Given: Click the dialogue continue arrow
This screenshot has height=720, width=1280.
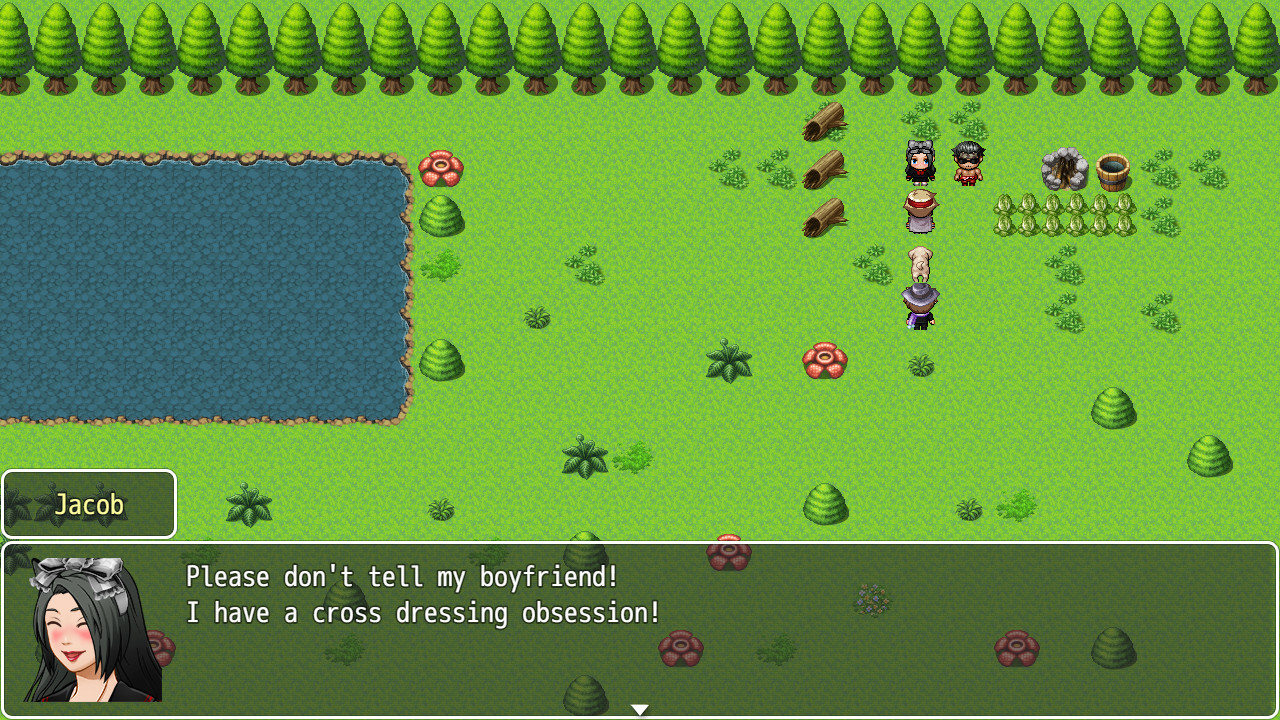Looking at the screenshot, I should click(640, 708).
